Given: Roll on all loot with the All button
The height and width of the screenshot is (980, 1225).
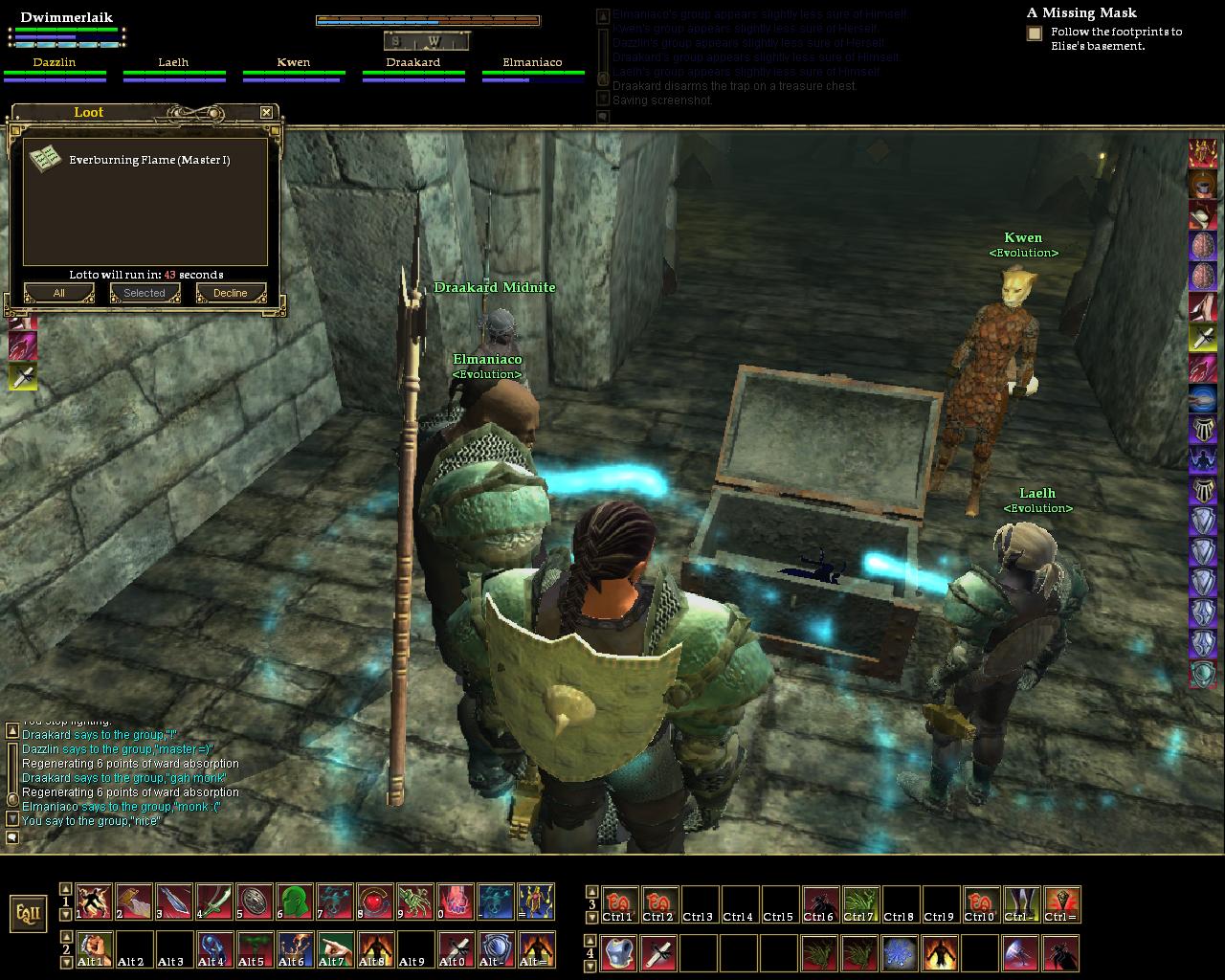Looking at the screenshot, I should (x=58, y=293).
